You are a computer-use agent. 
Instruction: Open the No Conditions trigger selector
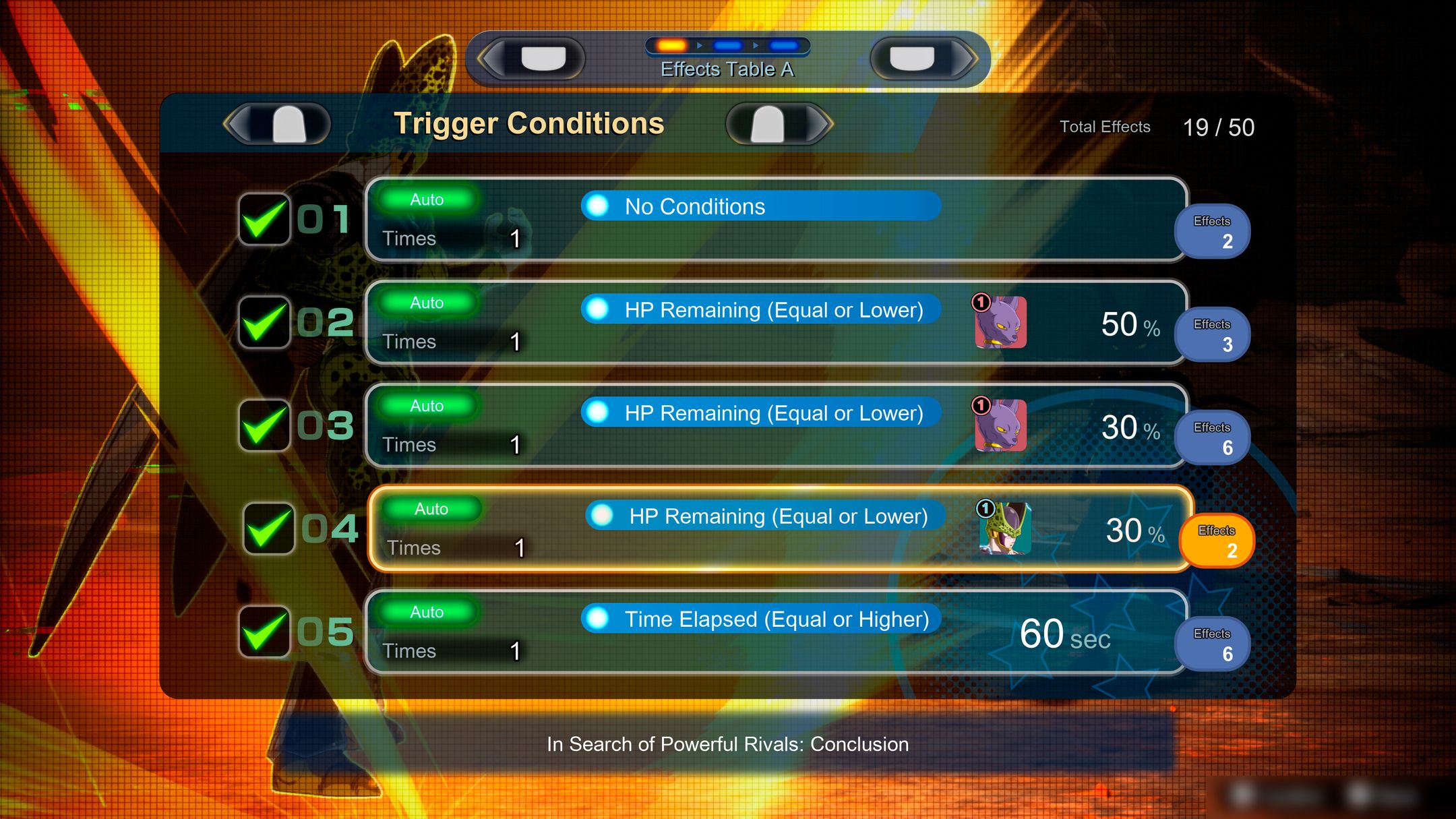(762, 207)
